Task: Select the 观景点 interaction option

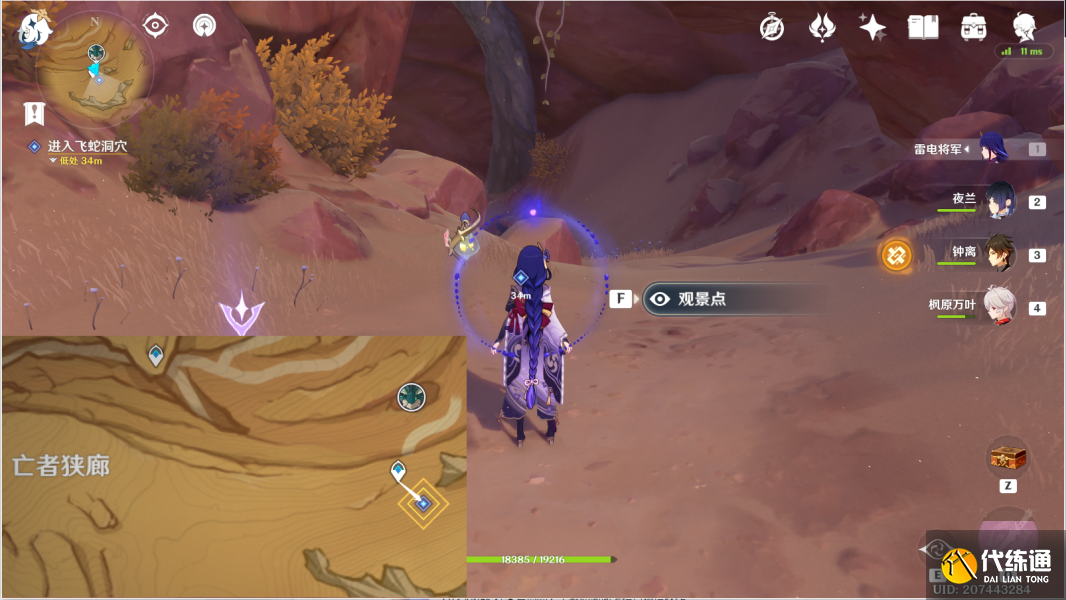Action: point(700,298)
